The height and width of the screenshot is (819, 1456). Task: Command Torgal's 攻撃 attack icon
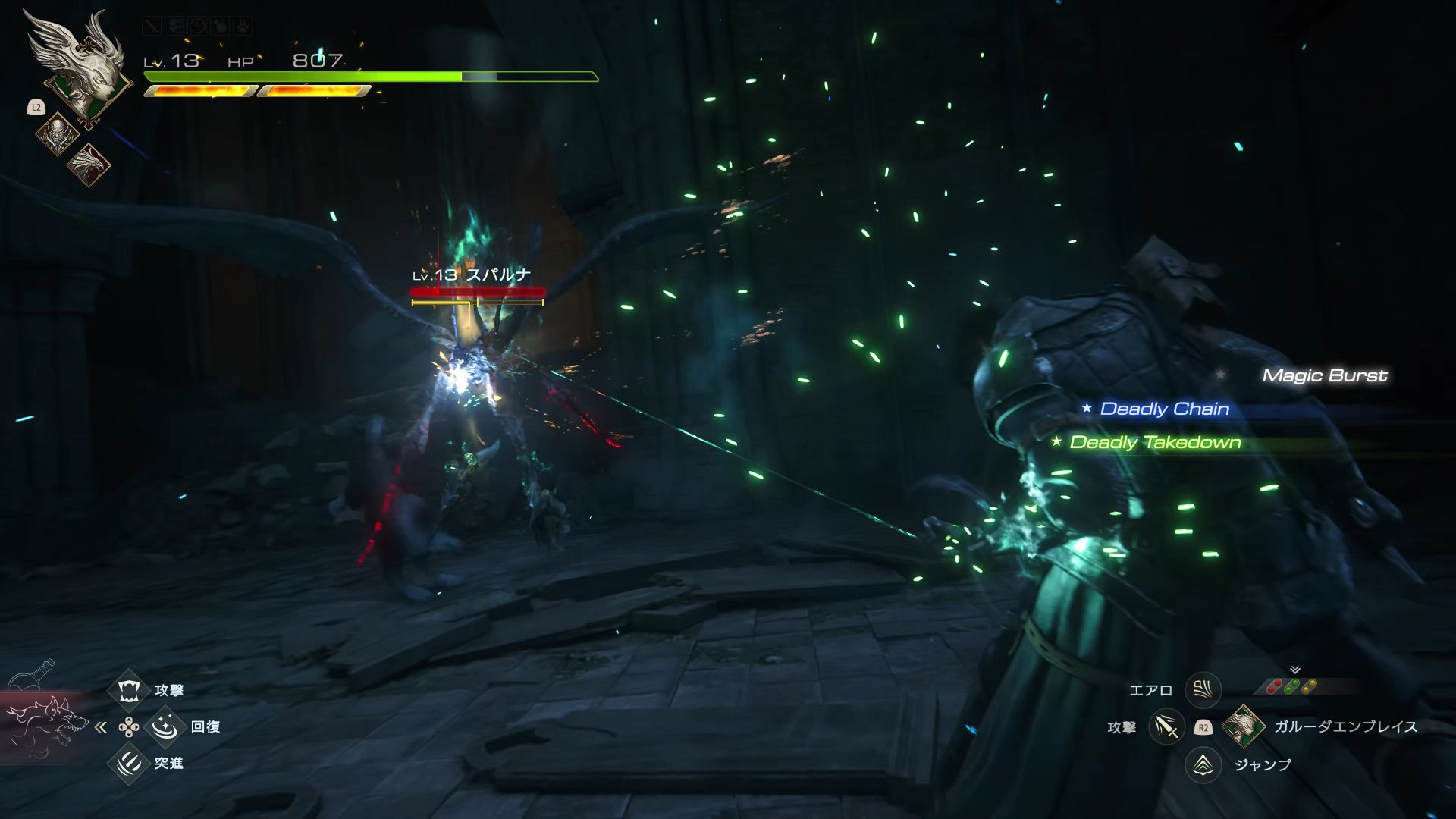pos(129,690)
